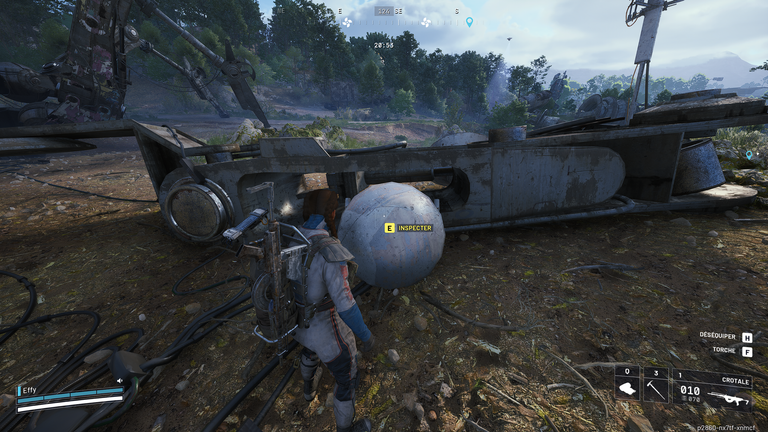Click the speaker voice icon above Effy's bars
768x432 pixels.
tap(120, 380)
